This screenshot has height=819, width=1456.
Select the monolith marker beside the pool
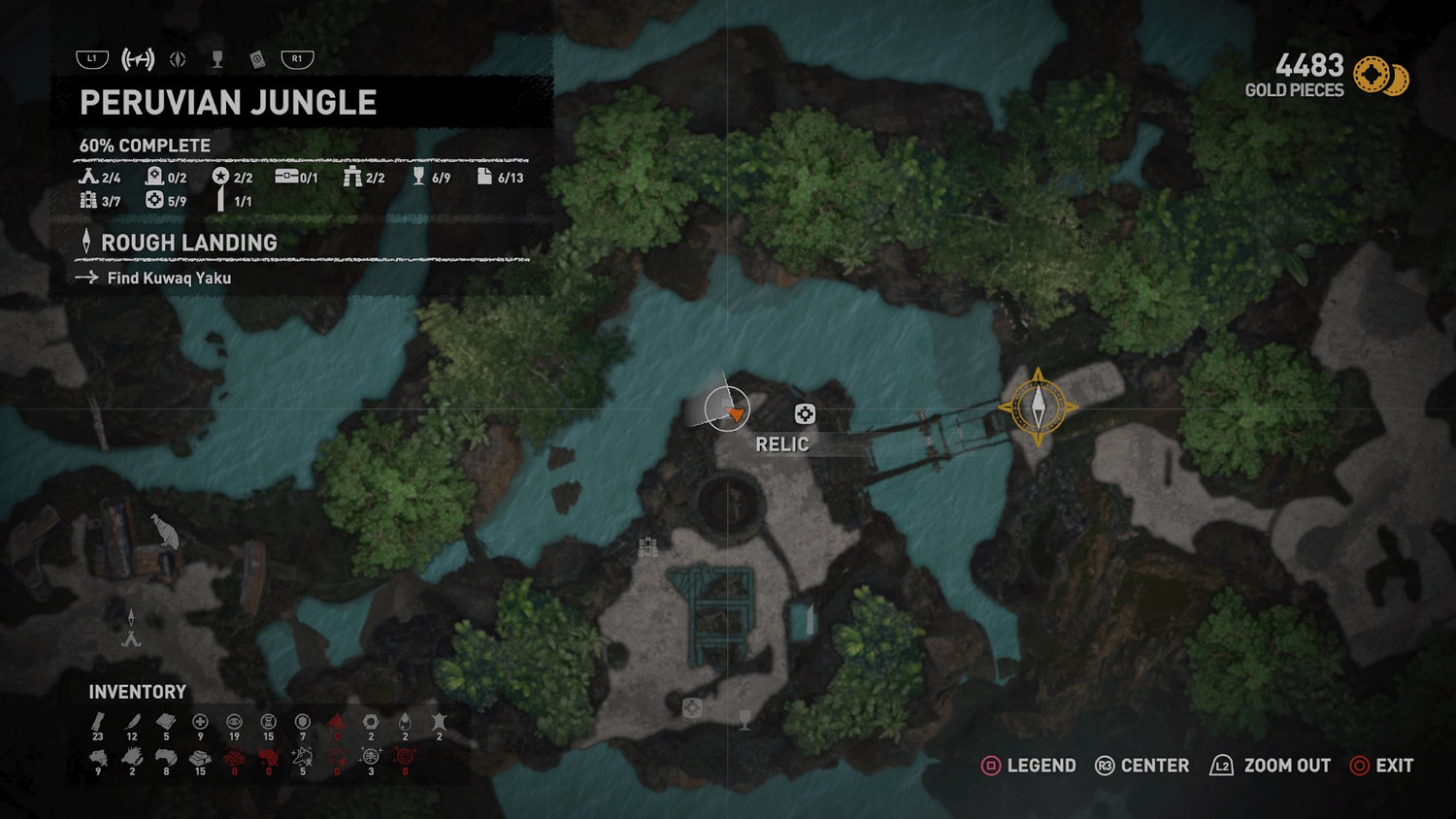(810, 619)
